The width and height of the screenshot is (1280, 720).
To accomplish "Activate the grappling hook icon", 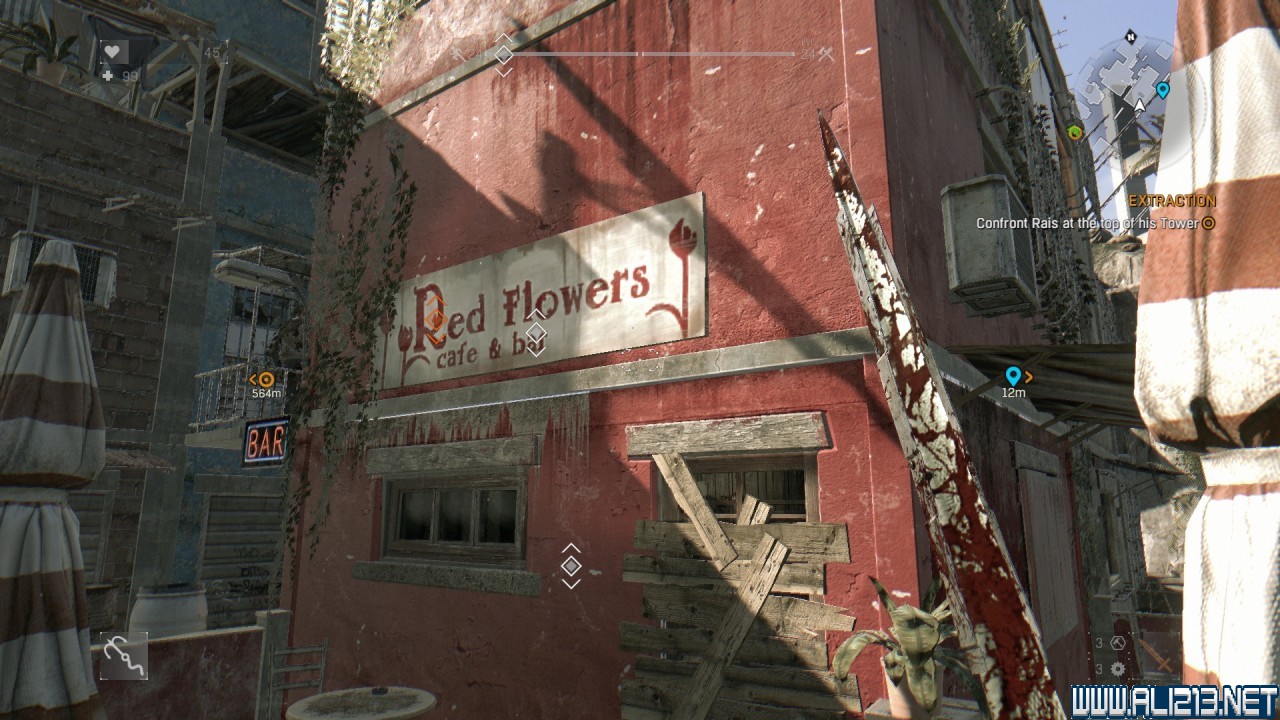I will (124, 656).
